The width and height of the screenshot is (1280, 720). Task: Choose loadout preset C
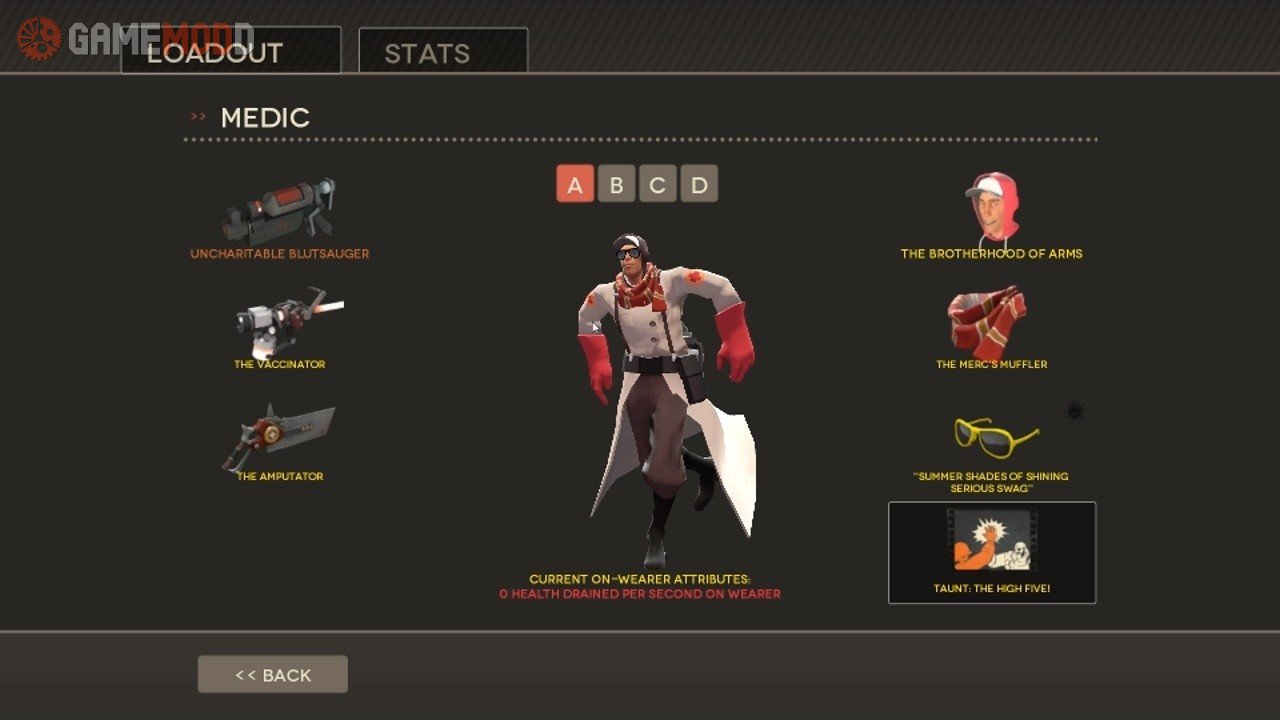point(658,184)
